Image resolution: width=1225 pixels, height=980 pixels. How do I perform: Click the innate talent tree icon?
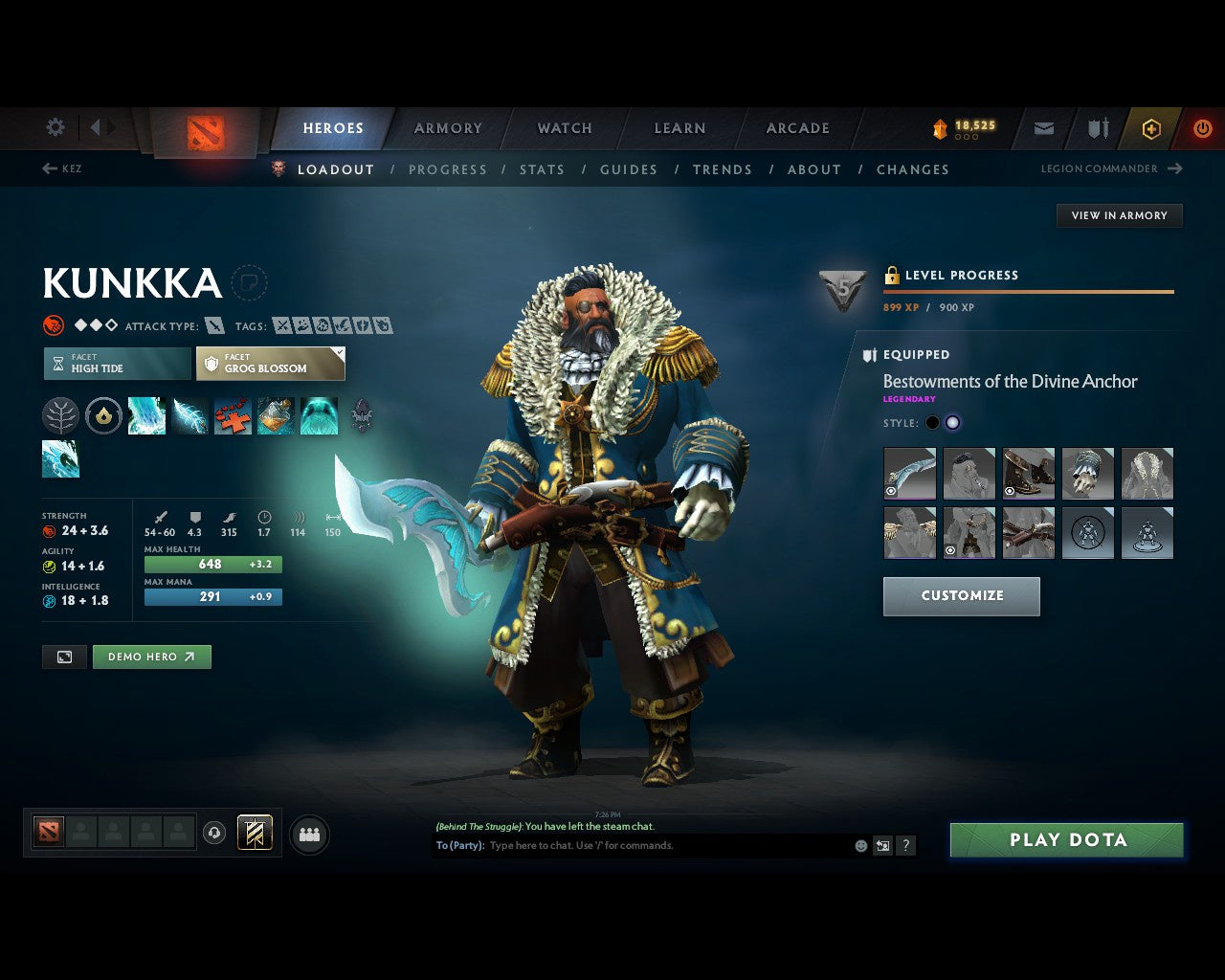60,415
